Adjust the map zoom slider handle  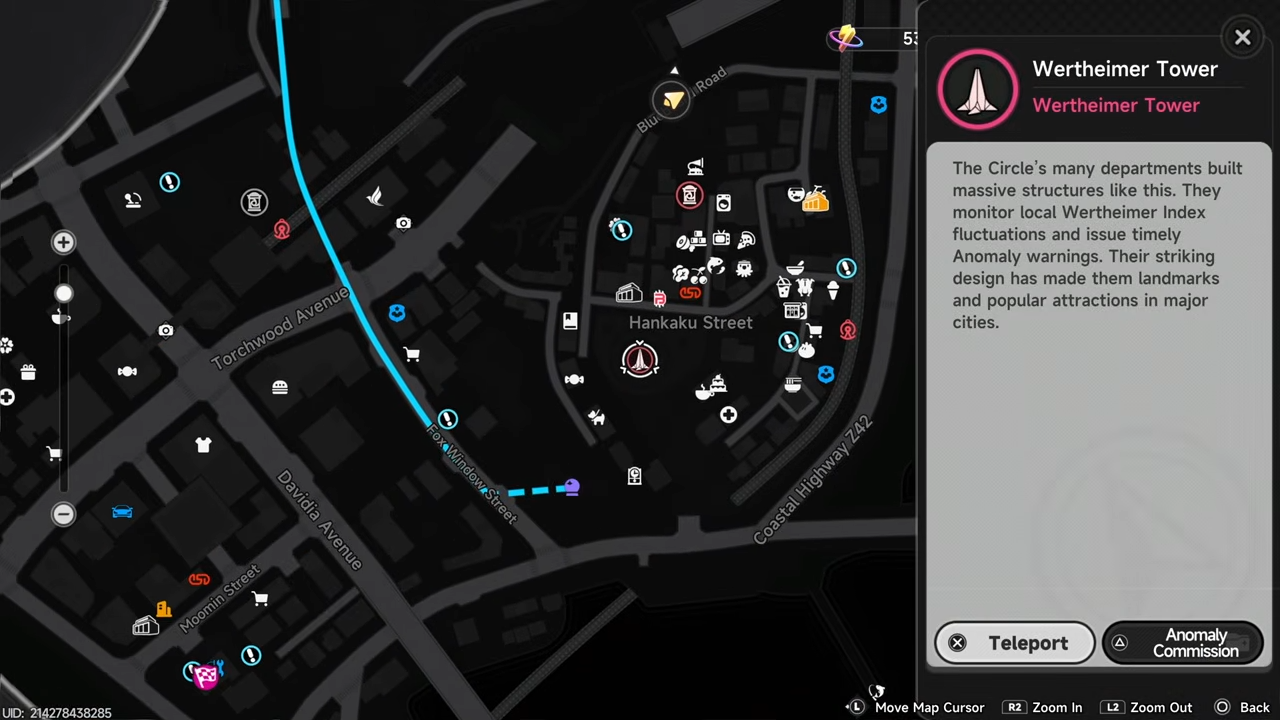click(x=63, y=293)
